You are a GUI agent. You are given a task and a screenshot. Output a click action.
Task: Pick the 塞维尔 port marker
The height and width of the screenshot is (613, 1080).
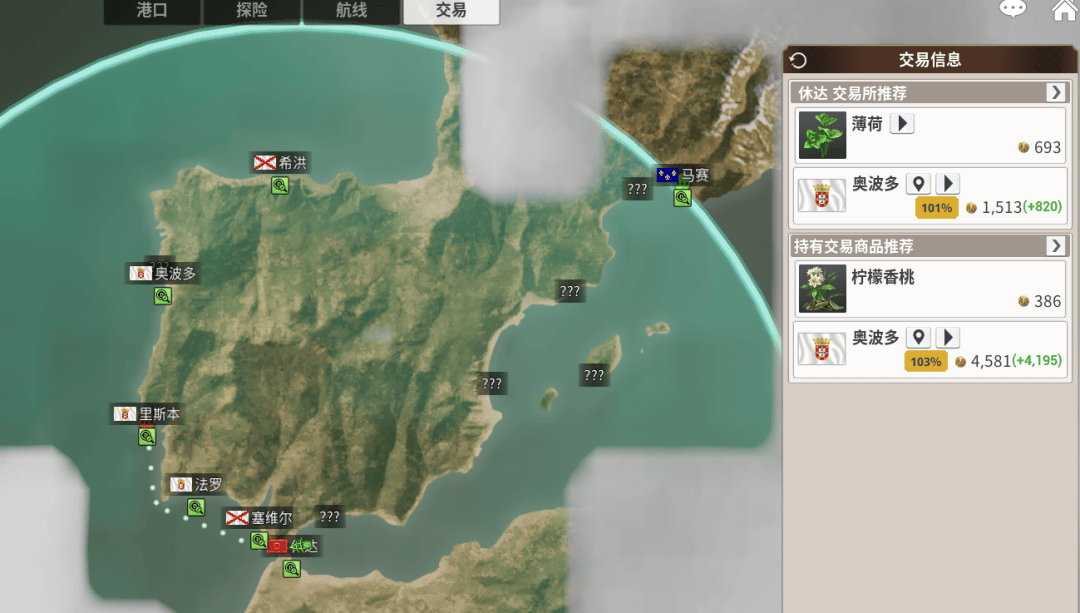(x=259, y=540)
